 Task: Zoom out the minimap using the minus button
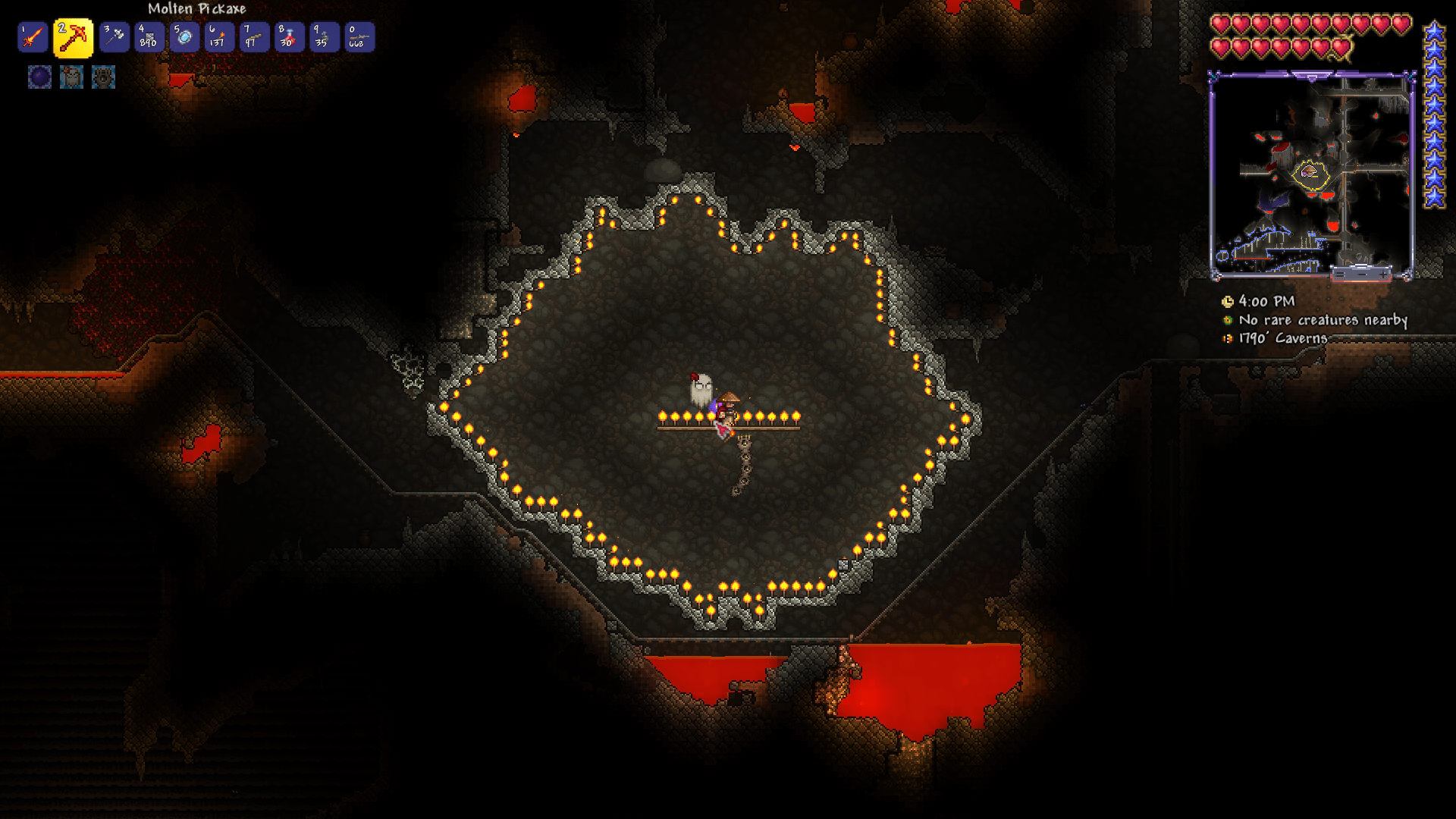point(1362,275)
